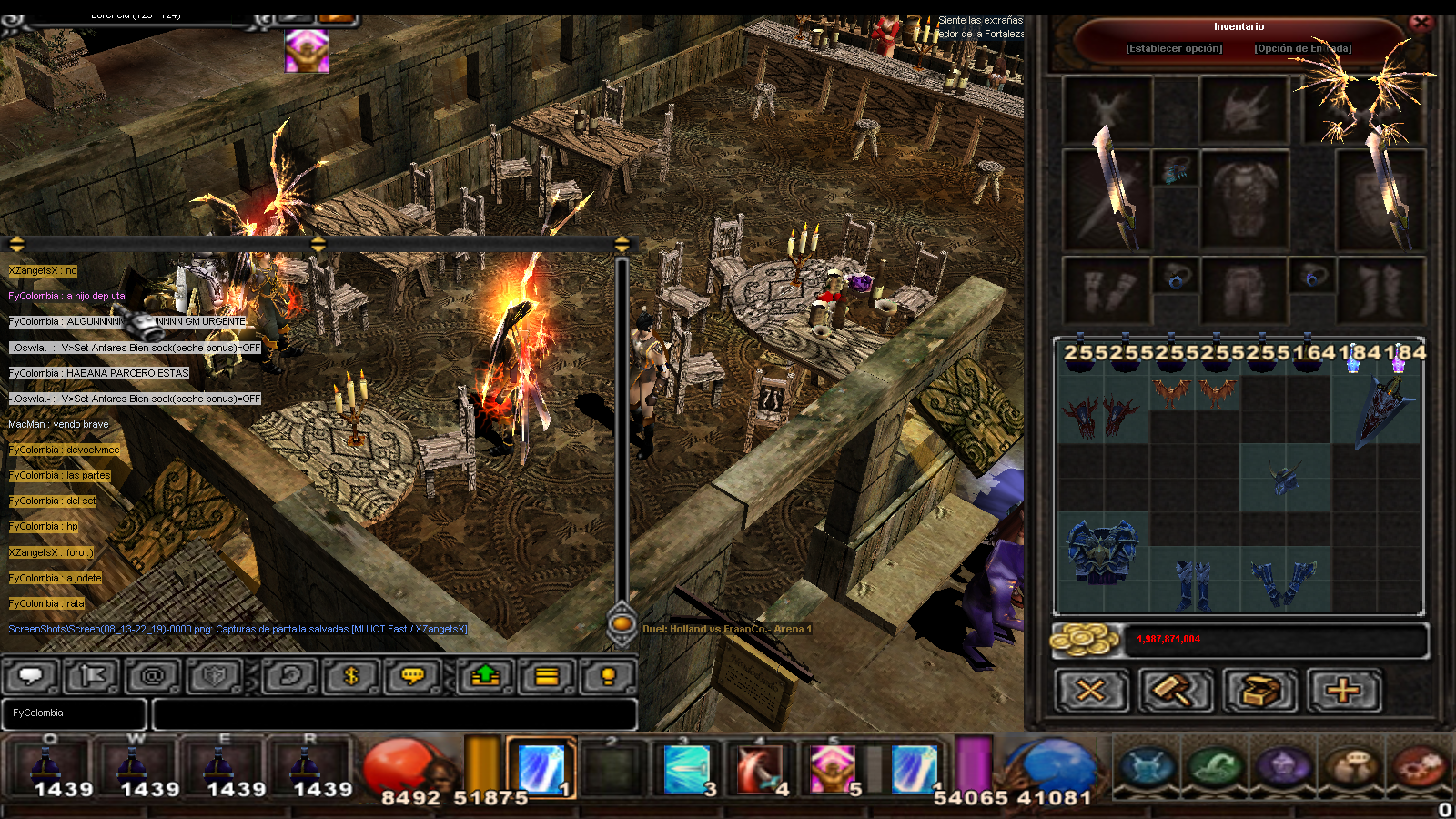Click the green up-arrow chat button
This screenshot has height=819, width=1456.
coord(486,676)
